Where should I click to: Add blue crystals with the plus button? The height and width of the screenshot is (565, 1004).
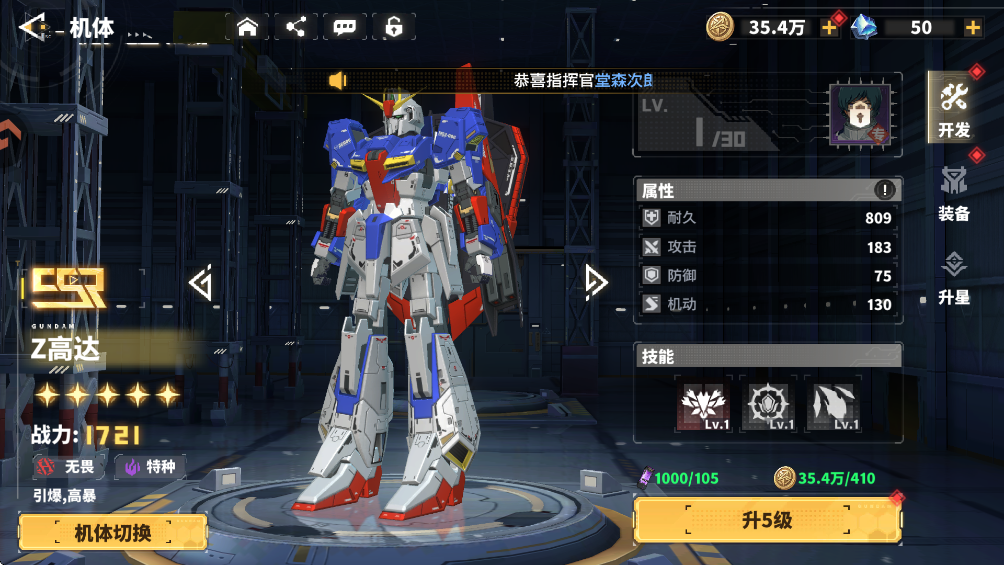[x=972, y=28]
